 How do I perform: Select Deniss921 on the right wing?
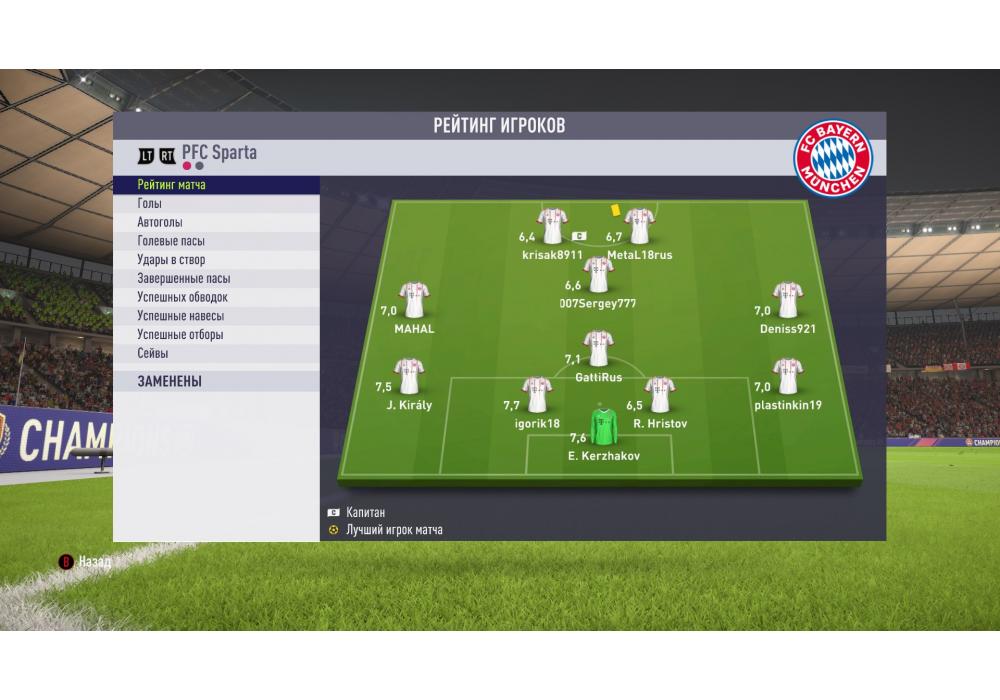tap(787, 300)
